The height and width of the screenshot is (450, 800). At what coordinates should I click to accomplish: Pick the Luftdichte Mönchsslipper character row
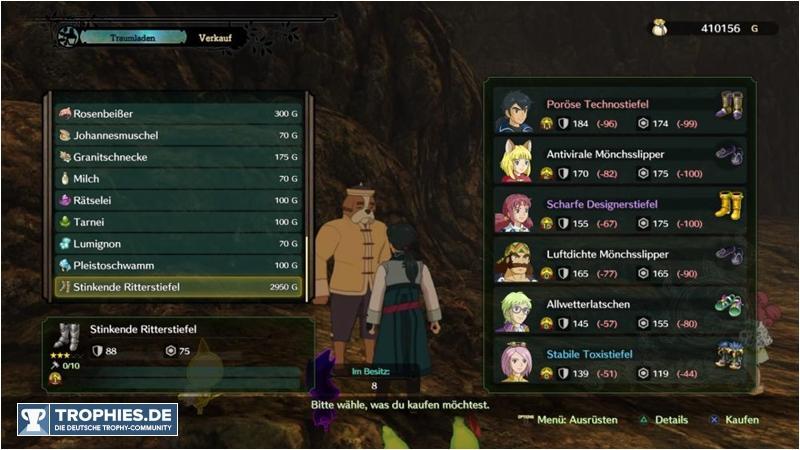click(x=620, y=262)
